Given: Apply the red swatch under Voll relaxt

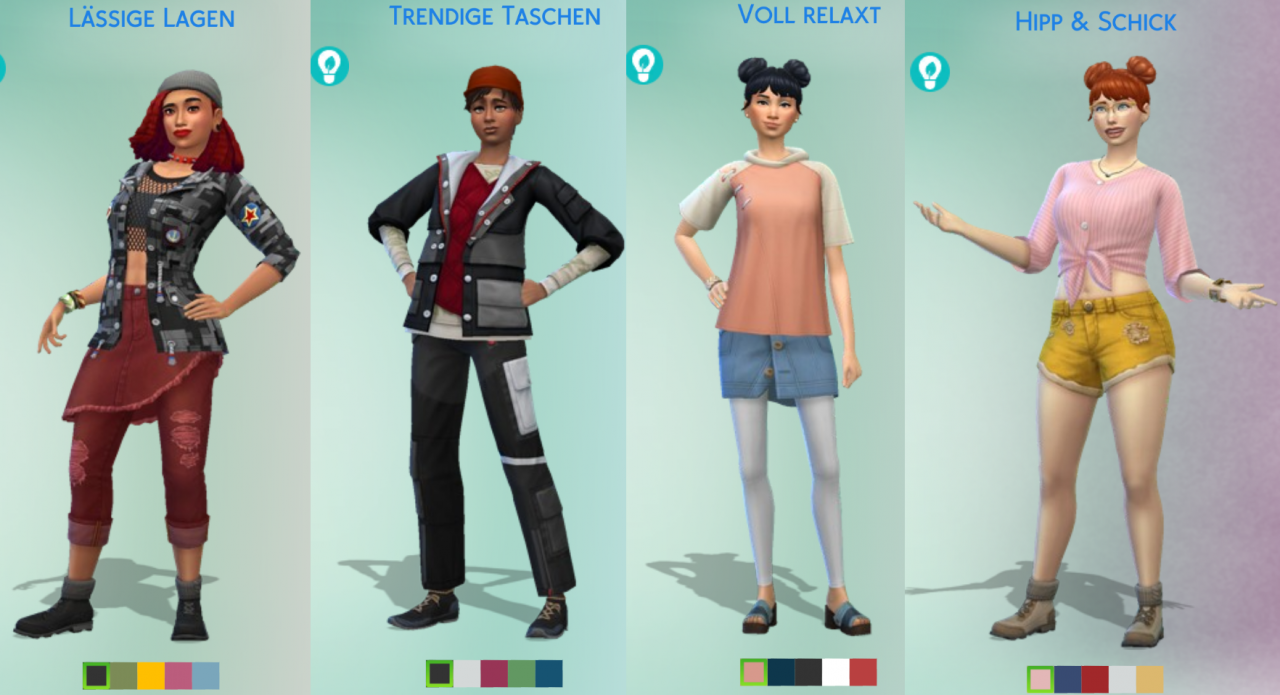Looking at the screenshot, I should tap(862, 672).
